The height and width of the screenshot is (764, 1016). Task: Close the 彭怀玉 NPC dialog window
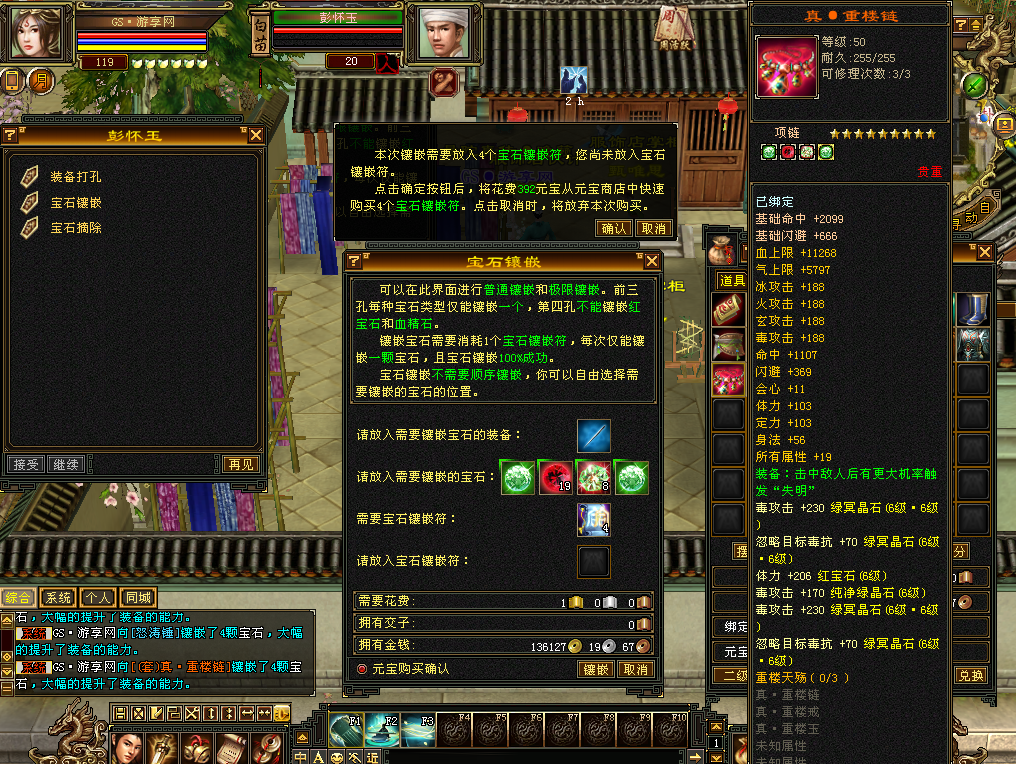pos(256,135)
